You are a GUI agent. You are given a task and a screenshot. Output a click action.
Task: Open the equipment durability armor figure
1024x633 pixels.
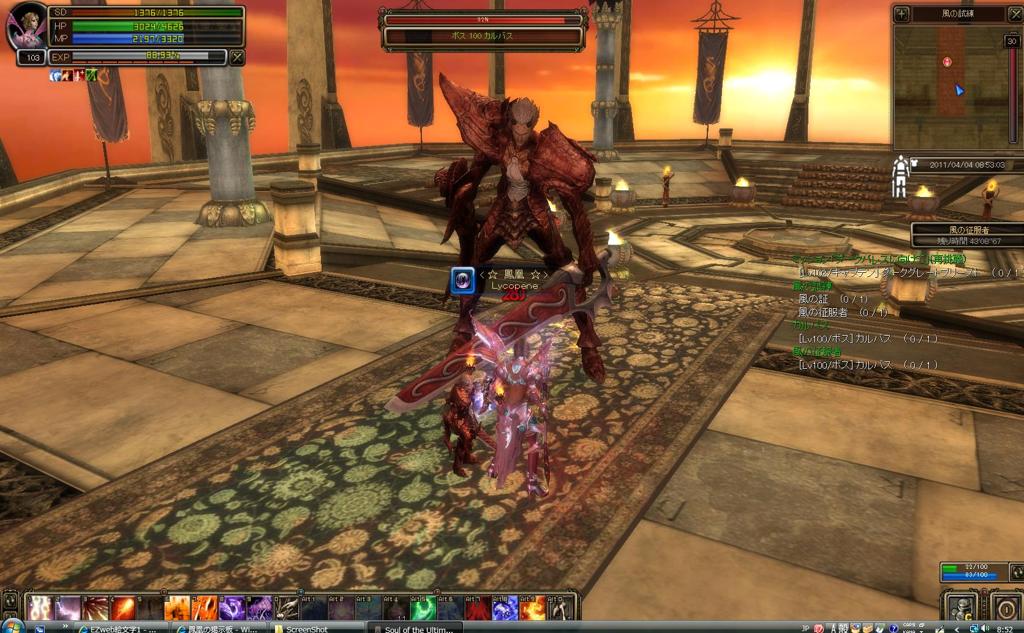point(900,177)
